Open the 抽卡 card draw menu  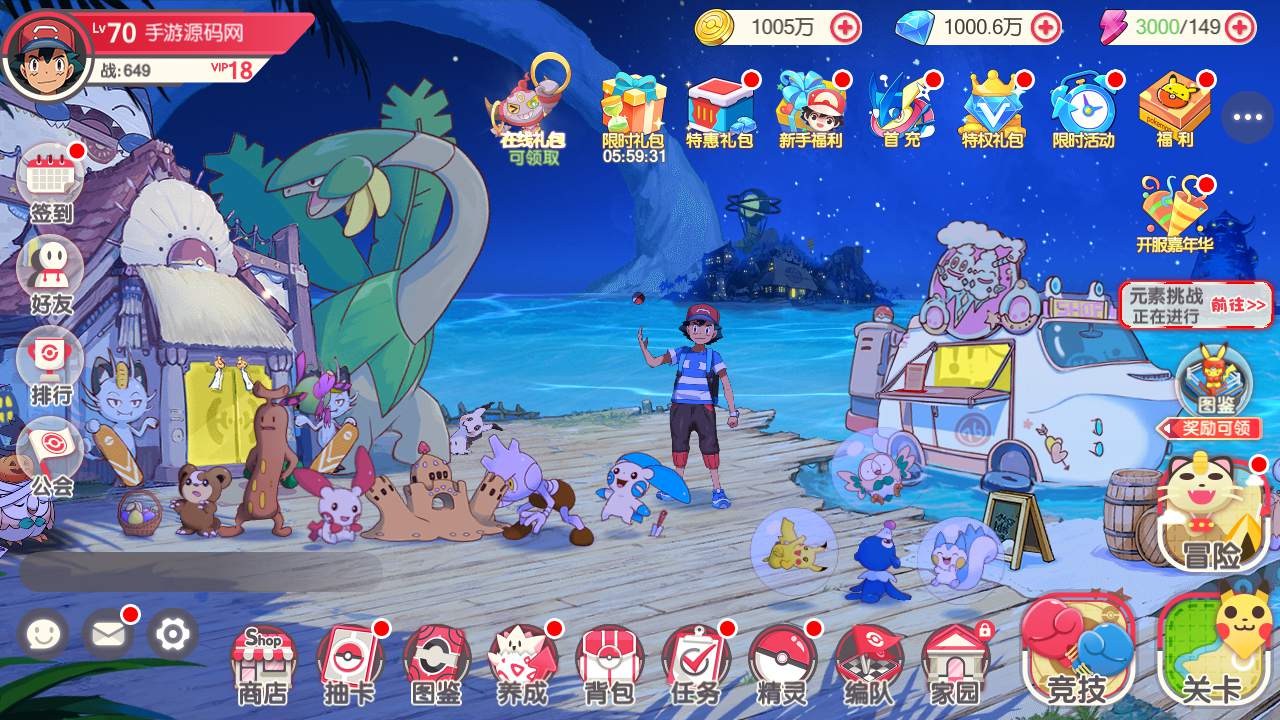[x=349, y=661]
